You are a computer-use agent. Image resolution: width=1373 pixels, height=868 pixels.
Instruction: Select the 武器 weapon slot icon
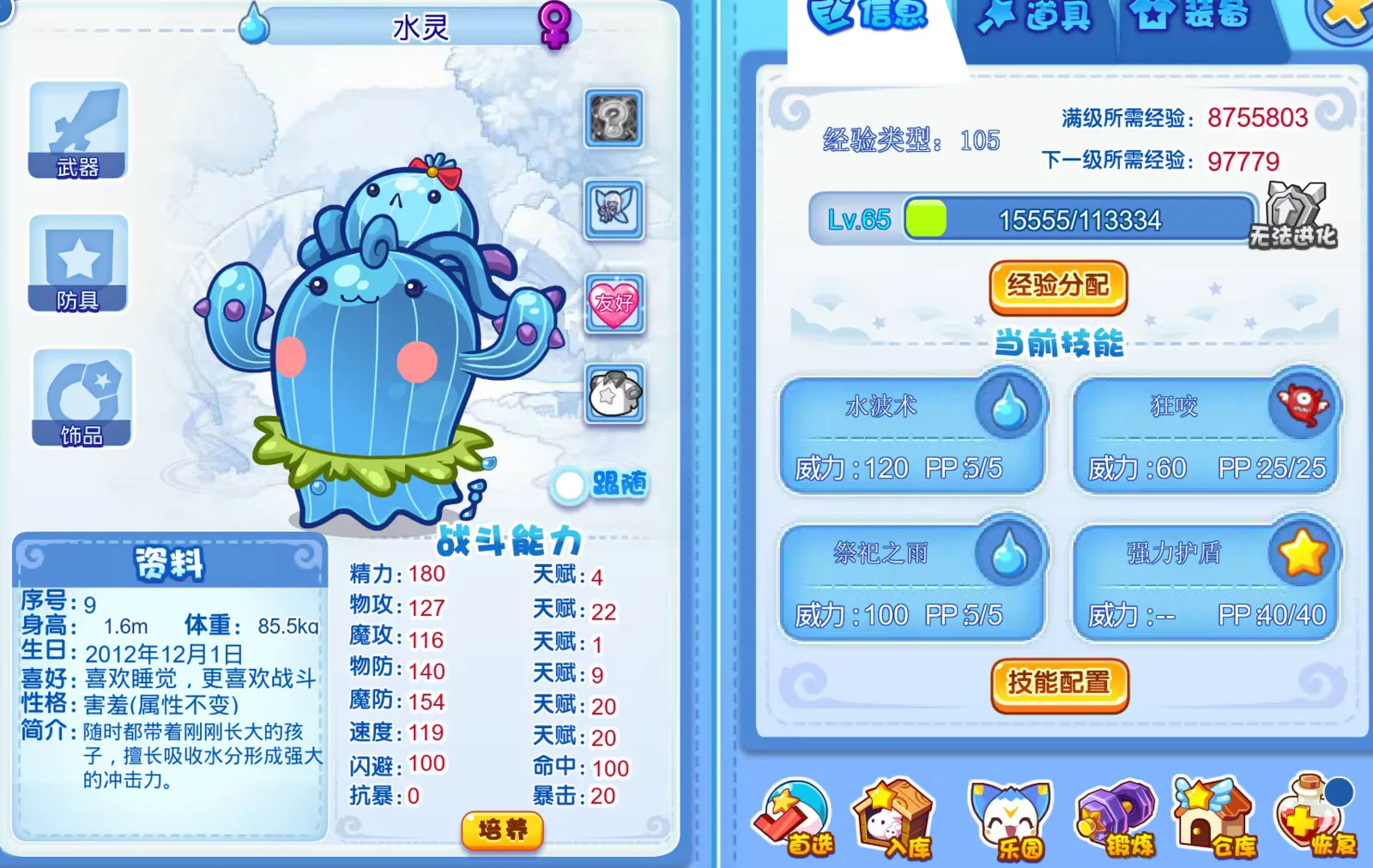coord(77,129)
